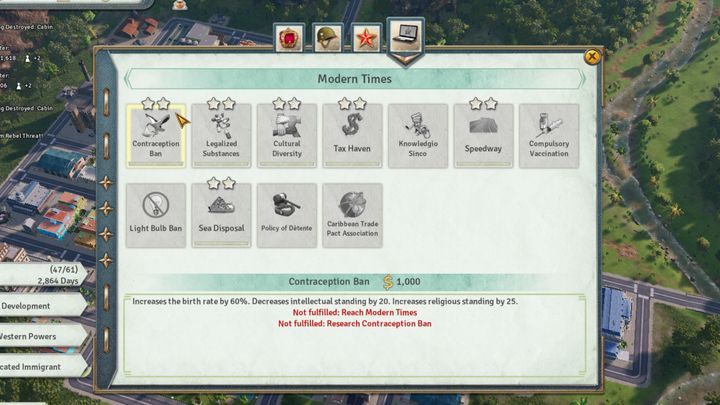Choose Caribbean Trade Pact Association edict
The width and height of the screenshot is (720, 405).
352,215
